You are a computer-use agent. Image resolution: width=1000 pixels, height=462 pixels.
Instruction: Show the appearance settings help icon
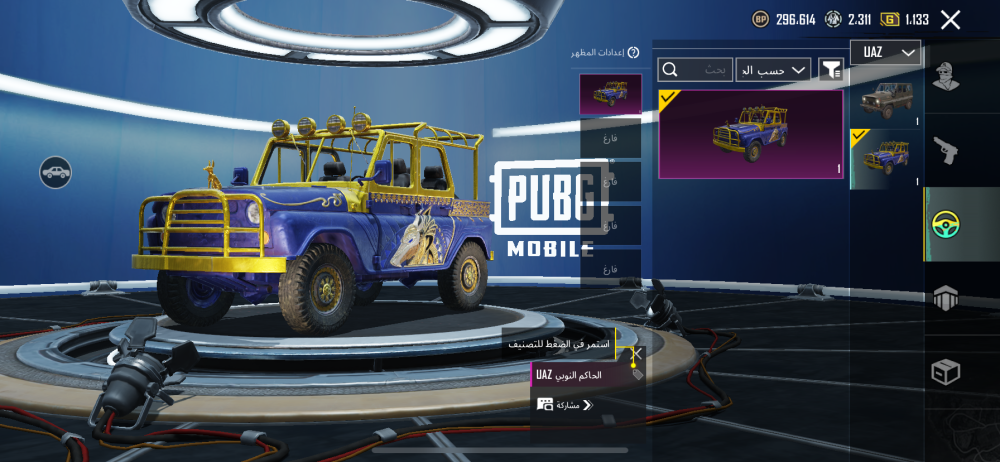(633, 52)
